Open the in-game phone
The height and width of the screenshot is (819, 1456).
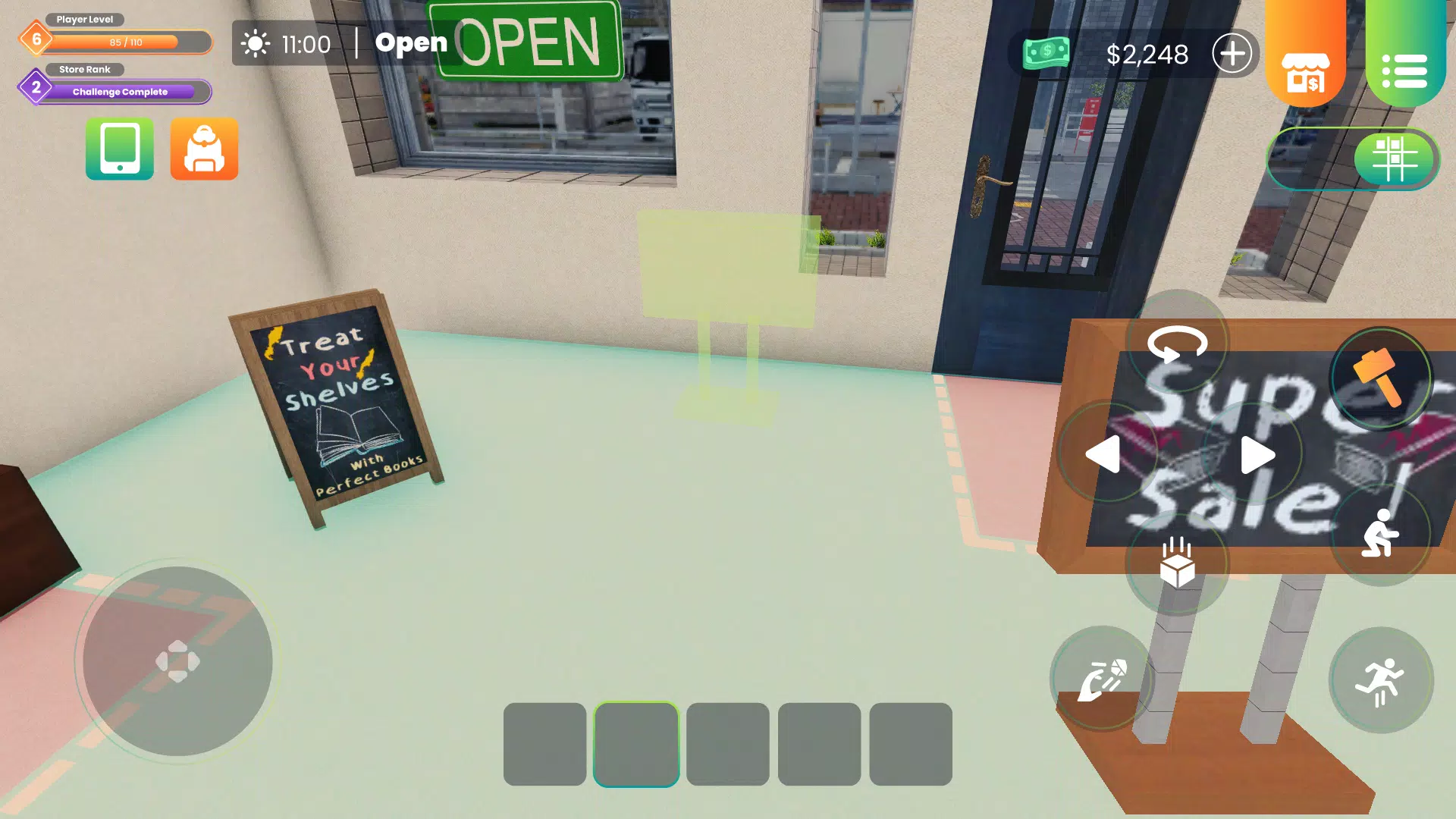[119, 149]
